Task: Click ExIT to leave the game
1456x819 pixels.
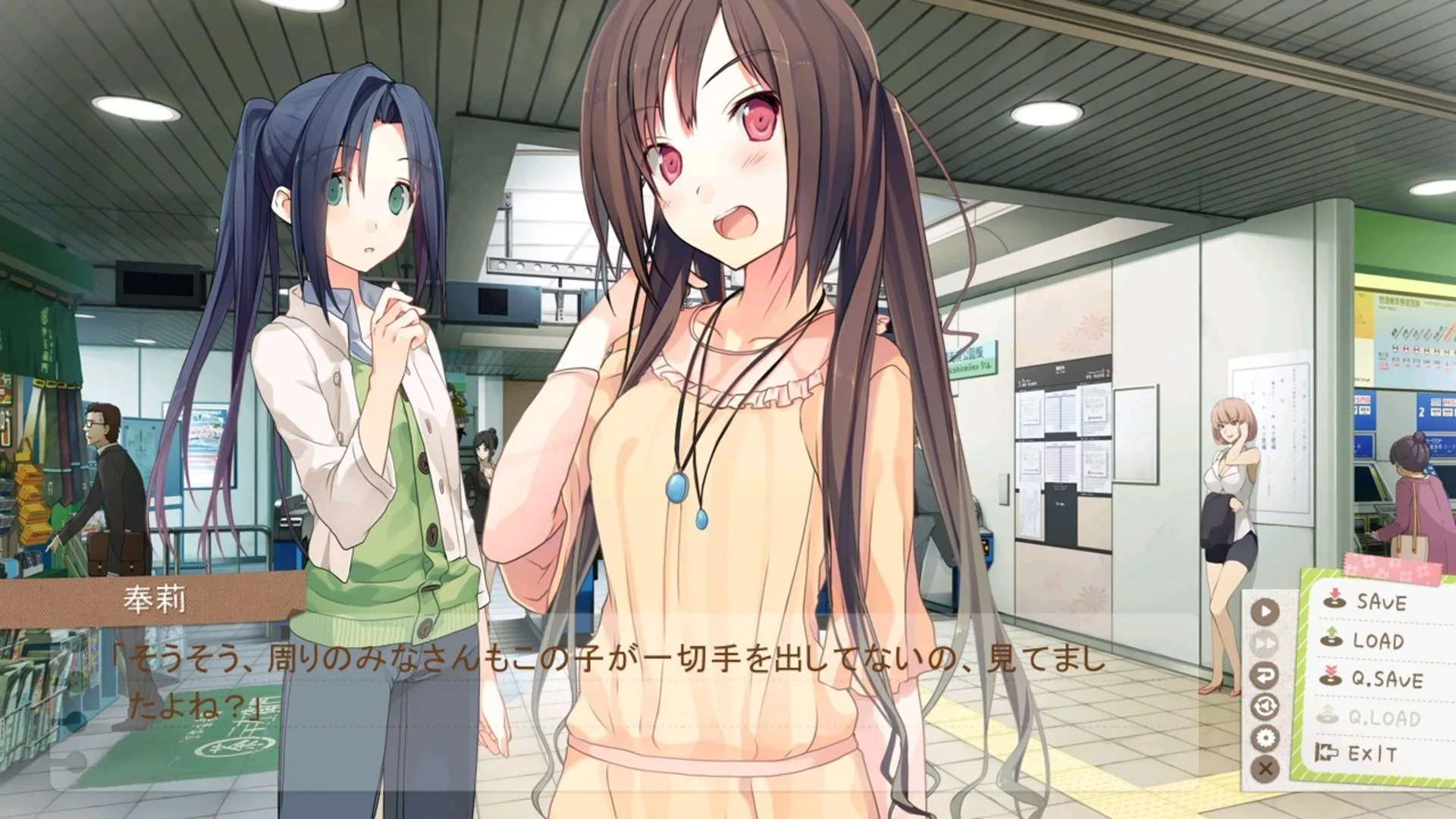Action: 1371,752
